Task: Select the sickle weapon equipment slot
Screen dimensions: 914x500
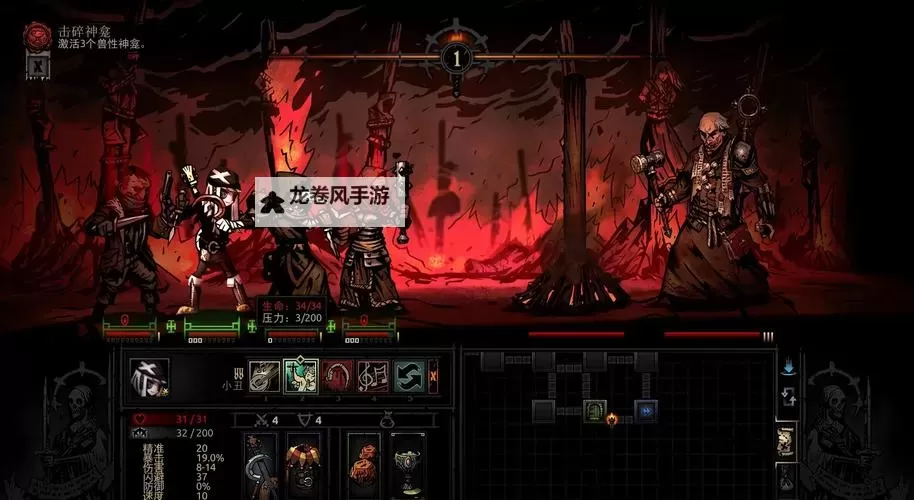Action: coord(261,464)
